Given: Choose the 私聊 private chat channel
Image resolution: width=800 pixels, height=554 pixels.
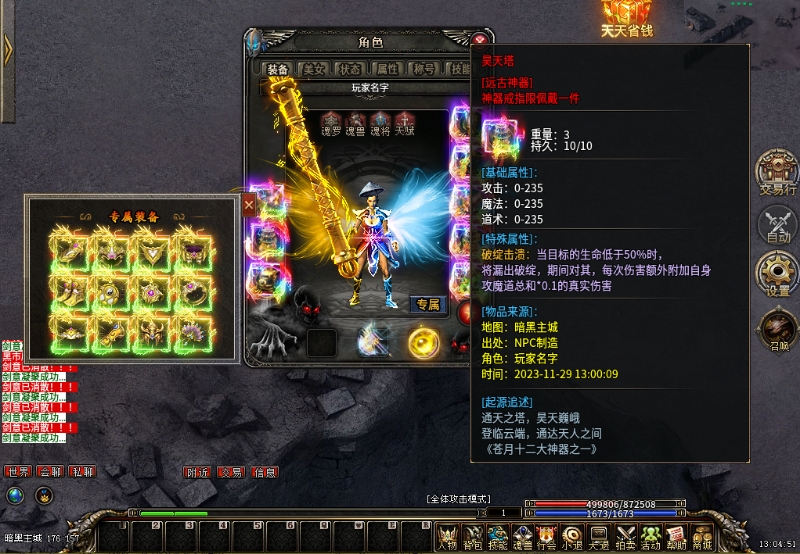Looking at the screenshot, I should pos(82,472).
